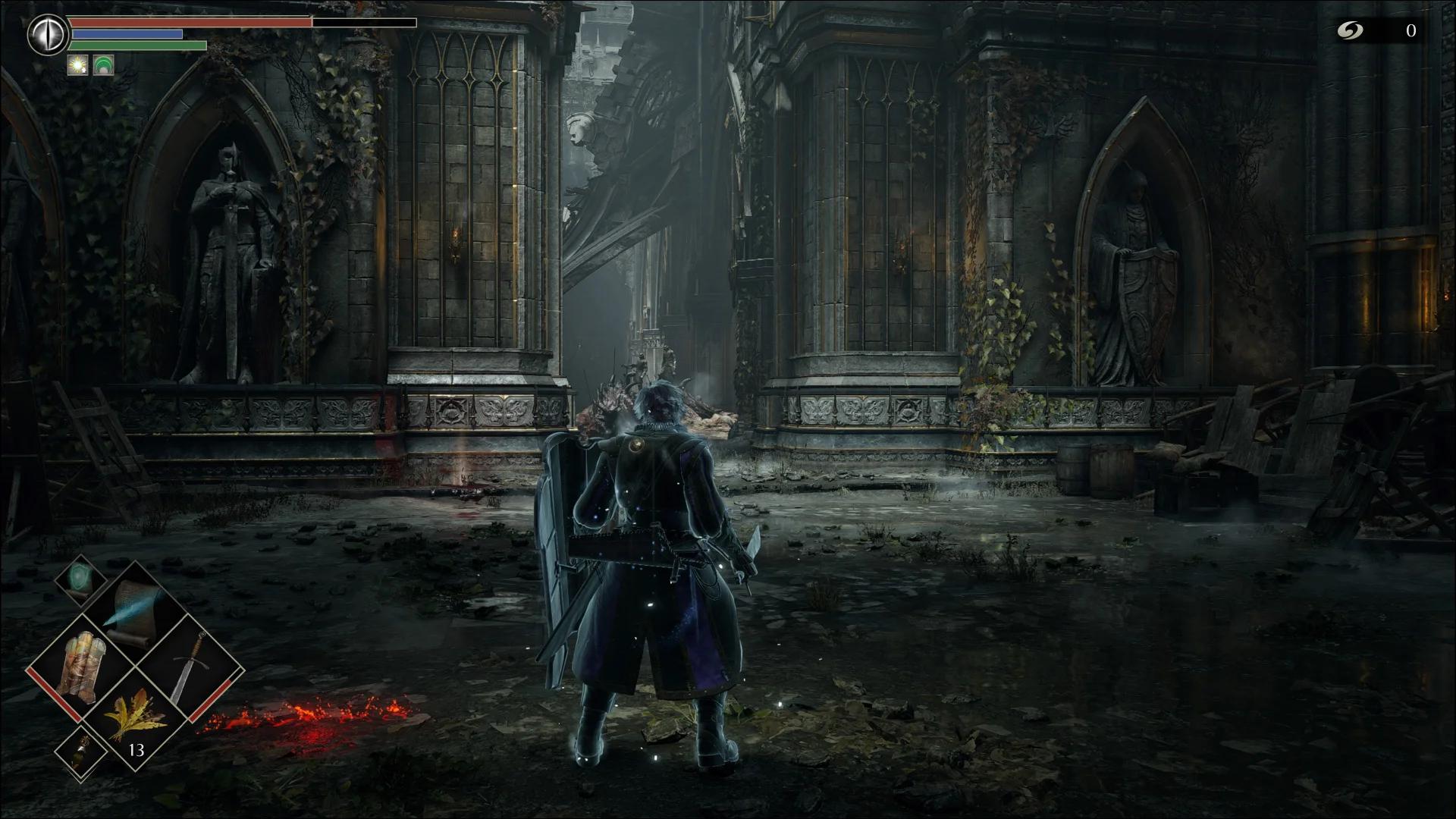Click the souls swirl icon
The width and height of the screenshot is (1456, 819).
pyautogui.click(x=1350, y=30)
